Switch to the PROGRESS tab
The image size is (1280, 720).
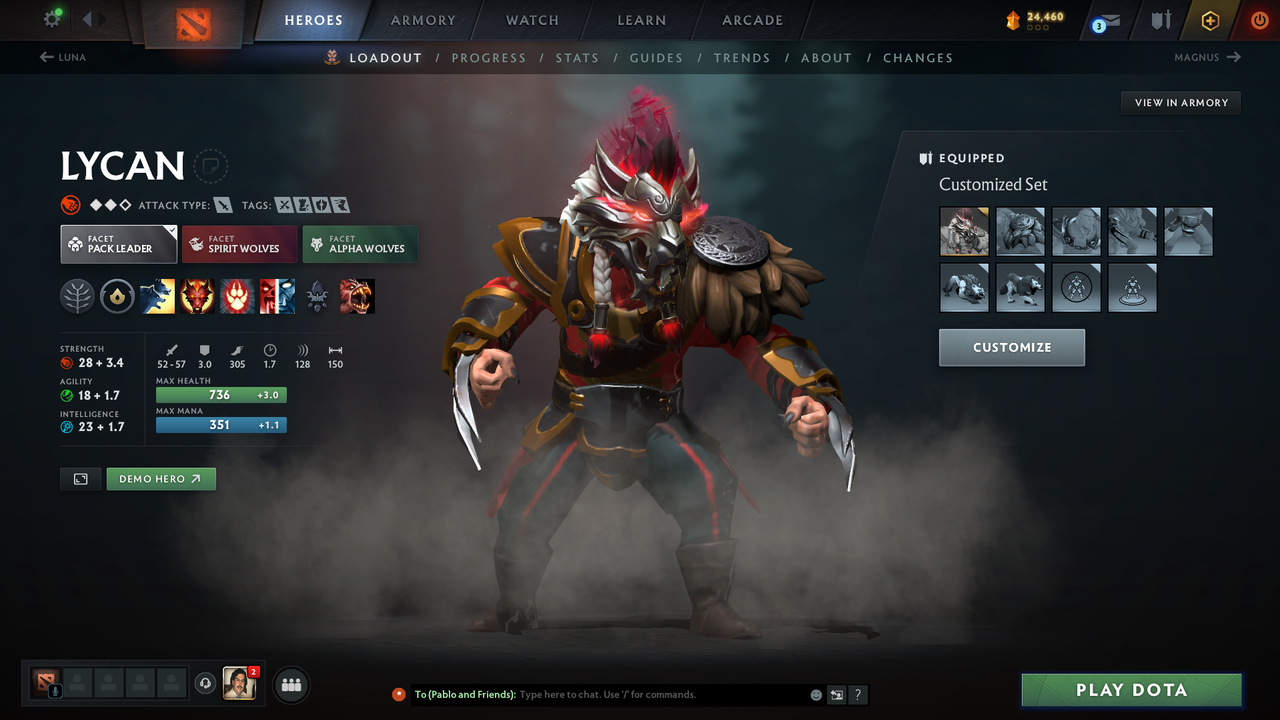coord(489,57)
